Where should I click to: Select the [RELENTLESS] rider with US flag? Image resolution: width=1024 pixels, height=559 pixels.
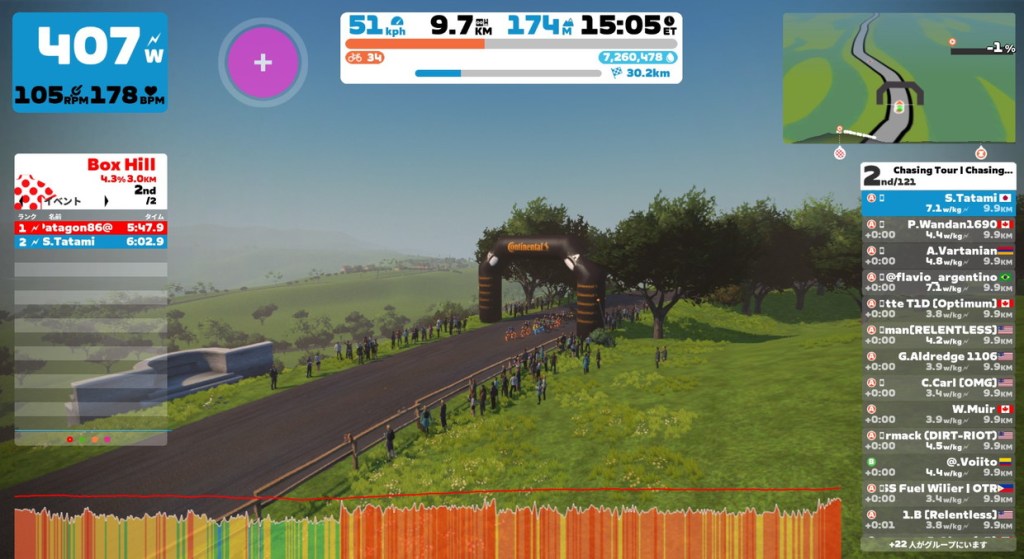(x=938, y=334)
